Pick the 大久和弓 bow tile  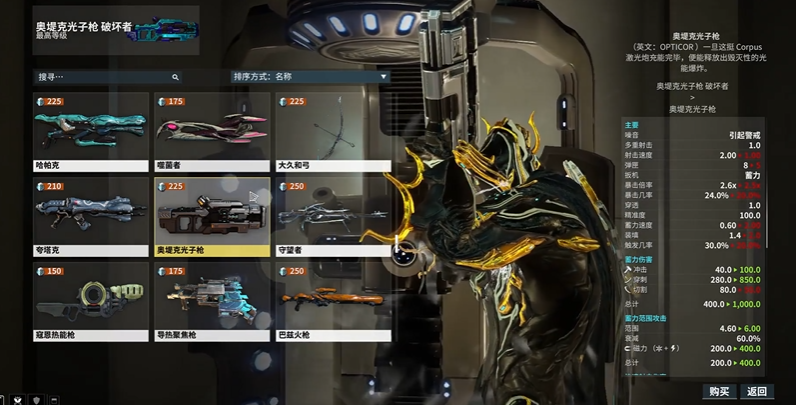pos(332,132)
